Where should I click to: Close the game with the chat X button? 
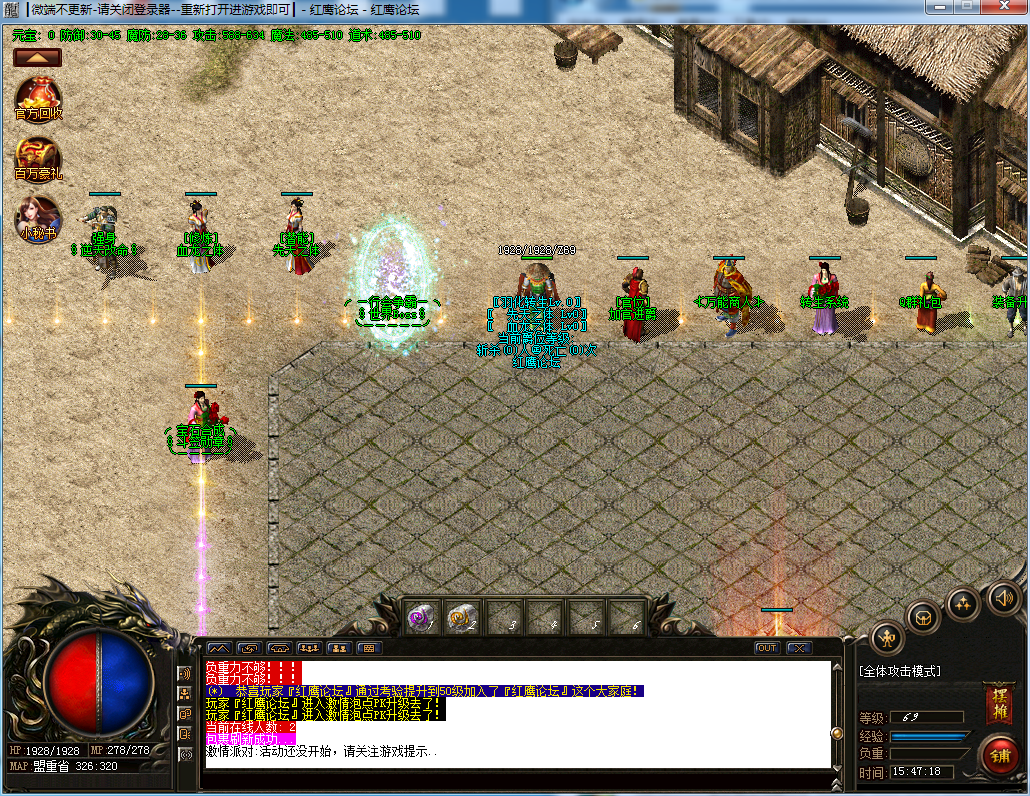point(798,648)
